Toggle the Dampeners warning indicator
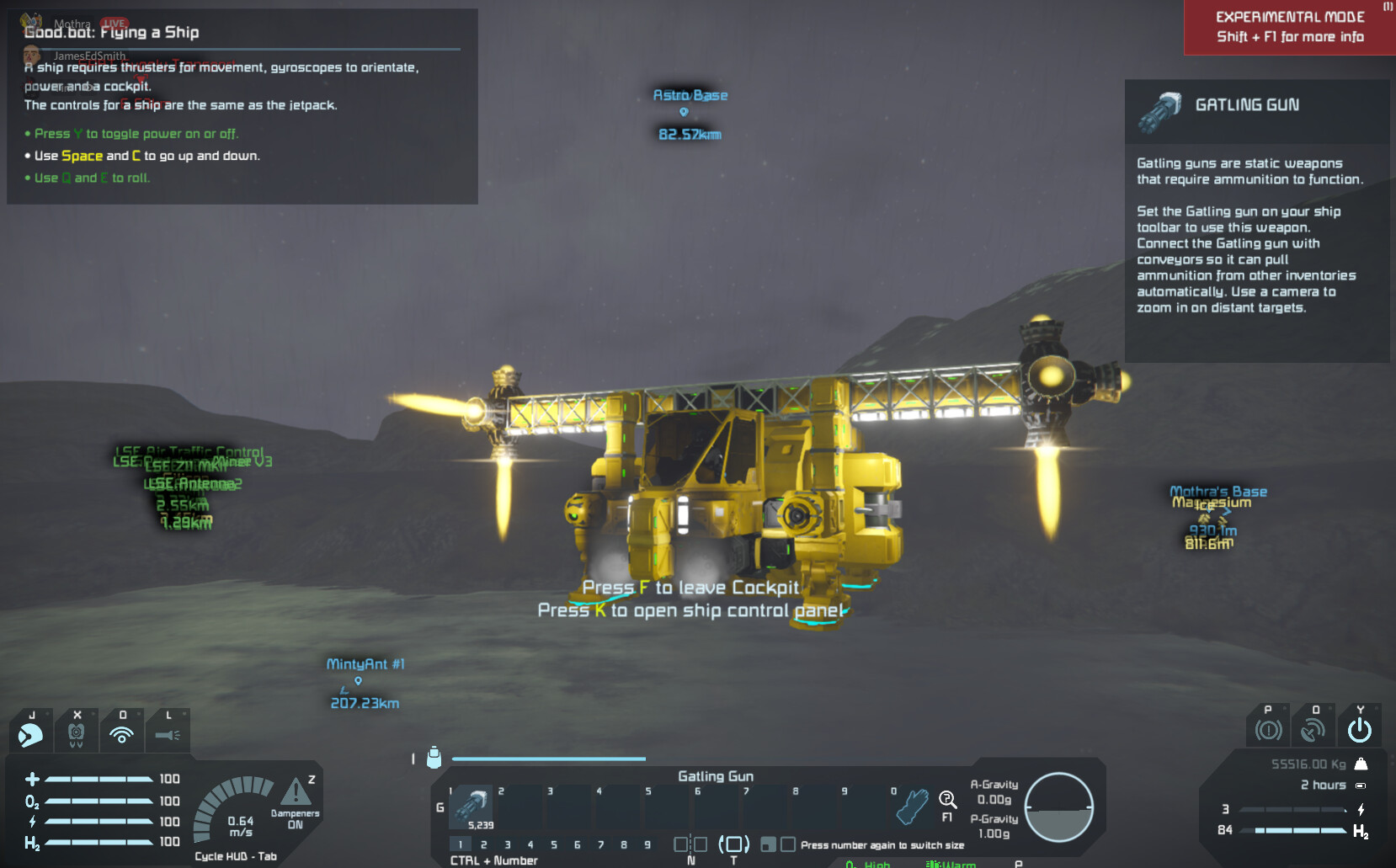Viewport: 1396px width, 868px height. (295, 793)
